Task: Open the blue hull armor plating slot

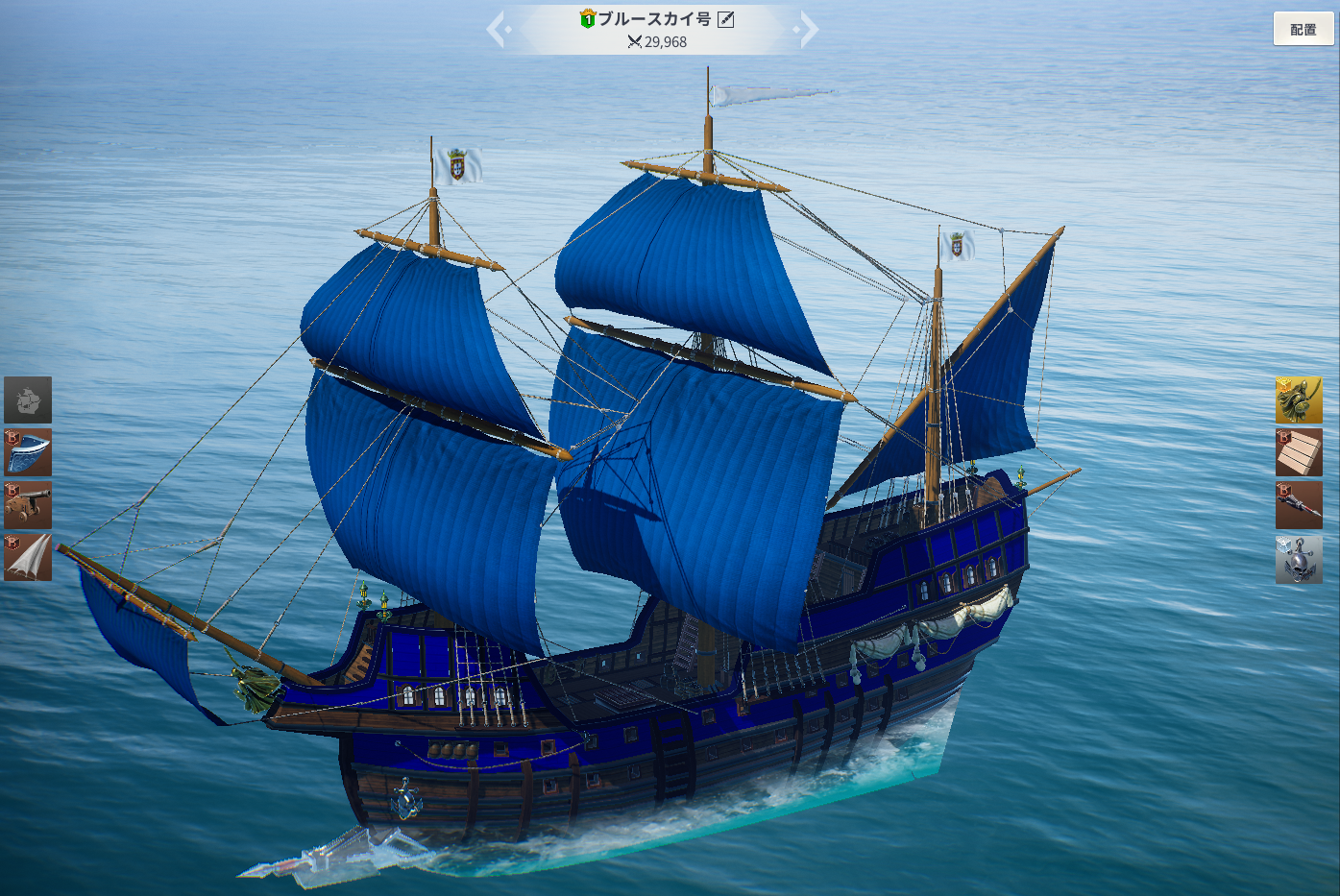Action: click(x=28, y=452)
